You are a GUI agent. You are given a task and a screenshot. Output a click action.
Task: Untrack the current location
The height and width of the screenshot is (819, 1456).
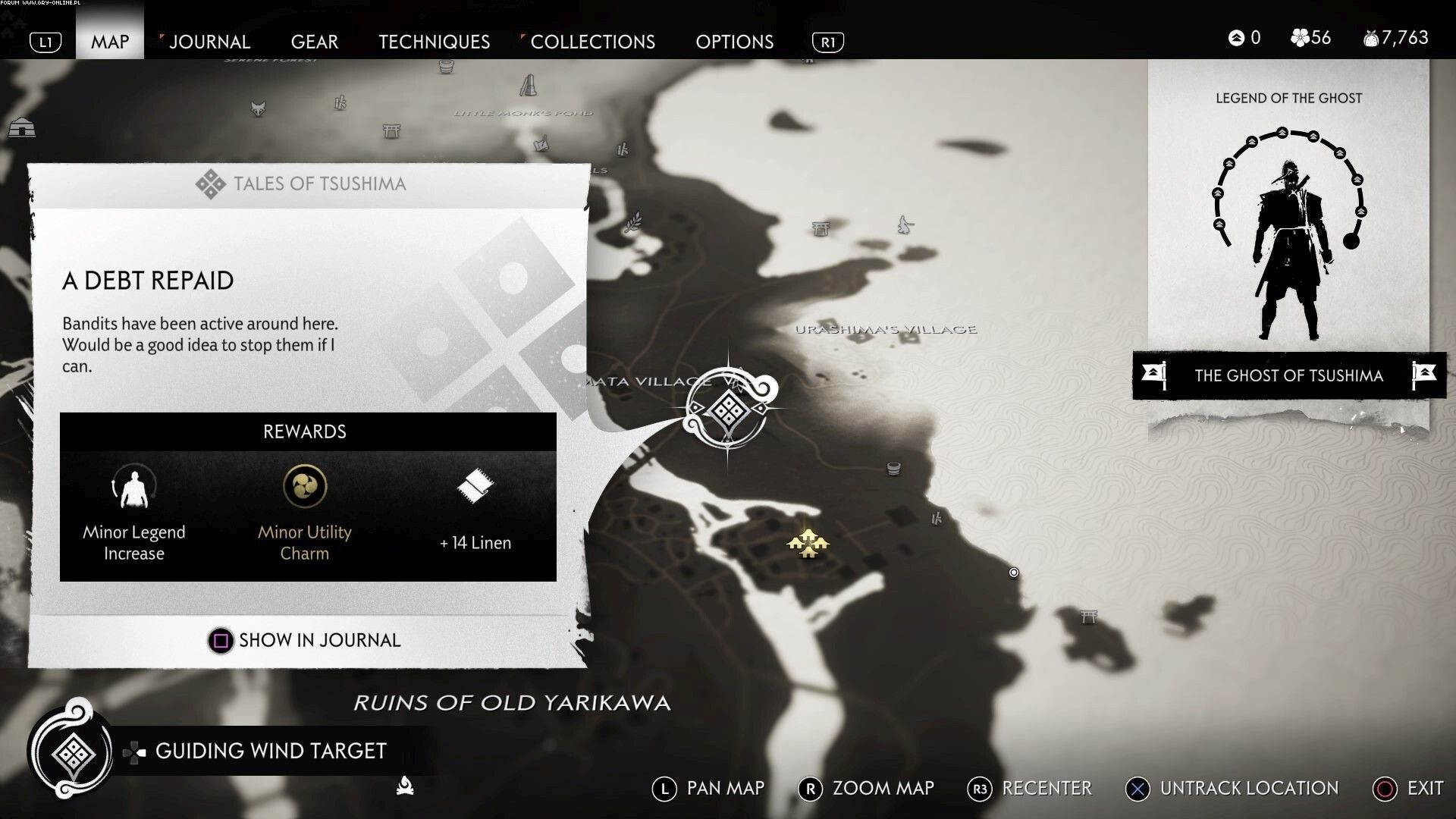pos(1233,789)
